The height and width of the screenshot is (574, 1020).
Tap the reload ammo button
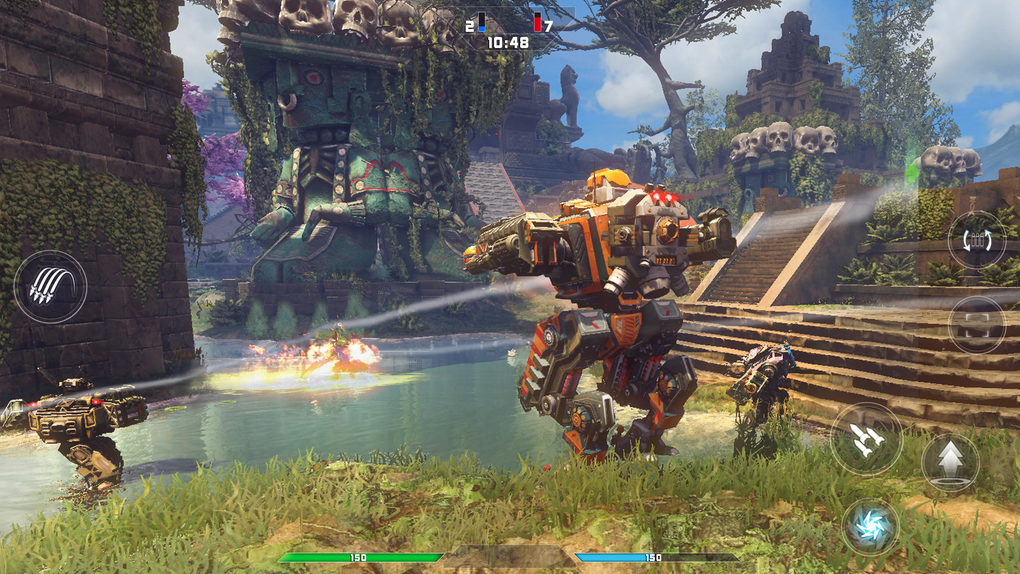click(976, 241)
